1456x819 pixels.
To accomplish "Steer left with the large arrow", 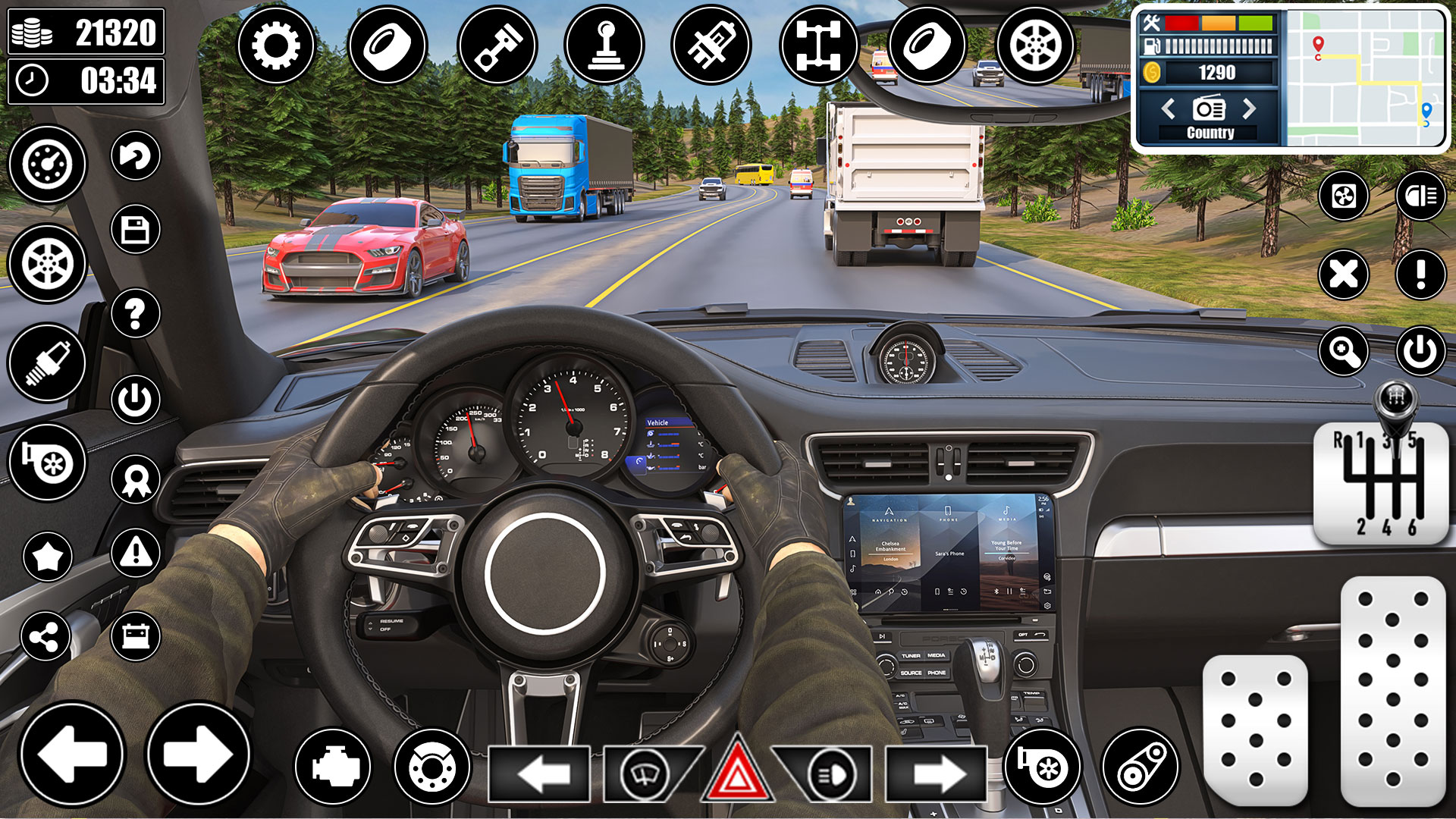I will [x=72, y=754].
